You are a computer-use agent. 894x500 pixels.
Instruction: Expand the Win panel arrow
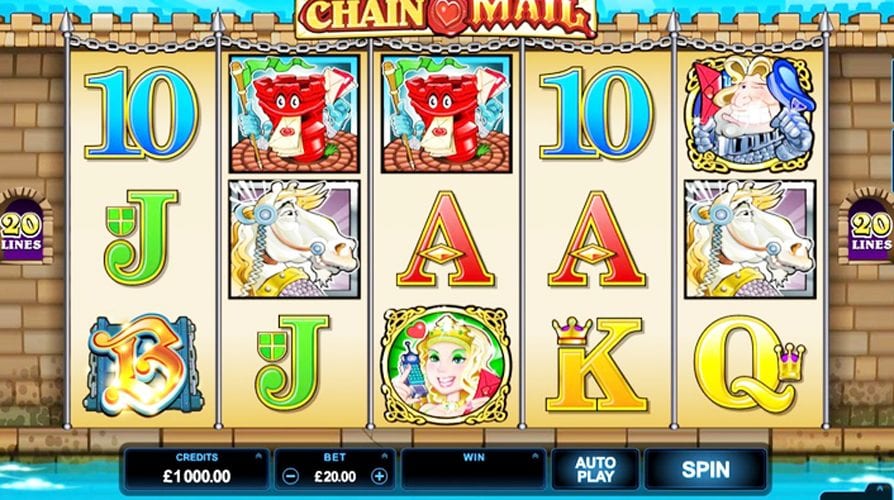(537, 456)
